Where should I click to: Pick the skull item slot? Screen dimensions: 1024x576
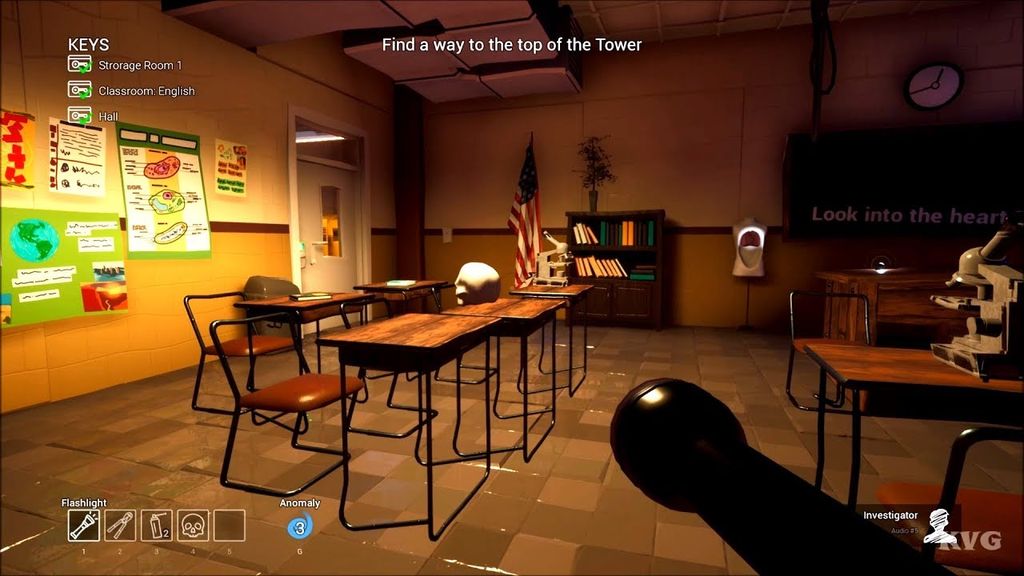coord(192,525)
